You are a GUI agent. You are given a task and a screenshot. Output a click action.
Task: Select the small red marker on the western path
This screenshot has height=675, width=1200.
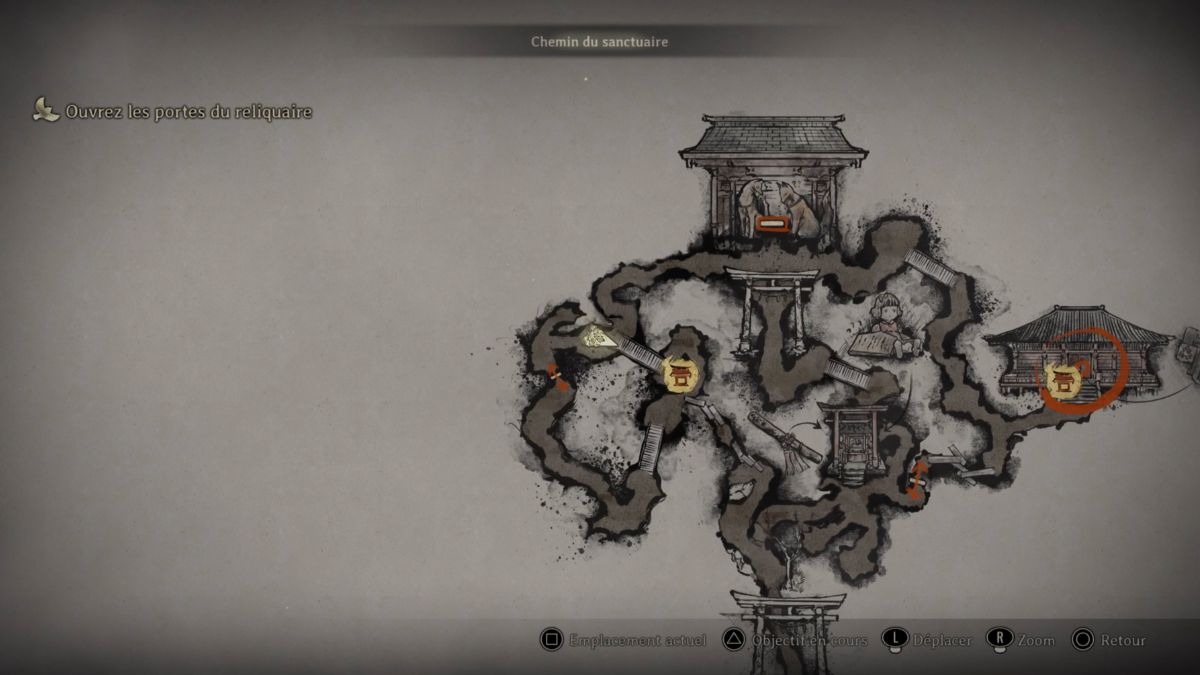pos(557,377)
